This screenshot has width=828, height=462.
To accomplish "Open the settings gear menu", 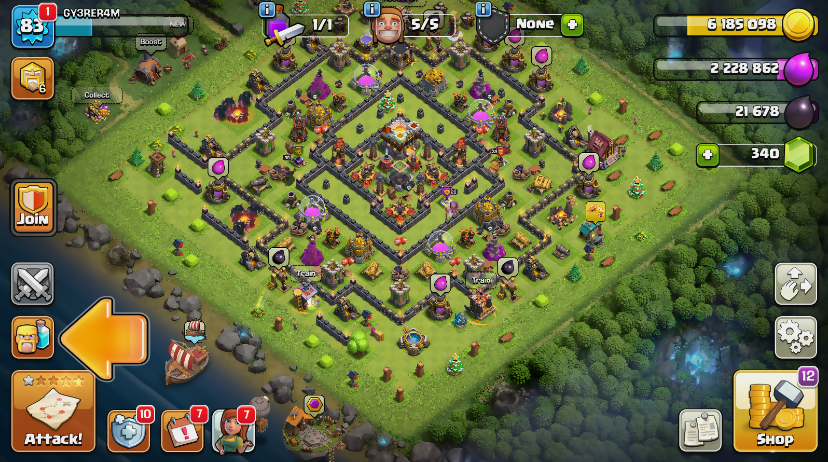I will click(795, 337).
